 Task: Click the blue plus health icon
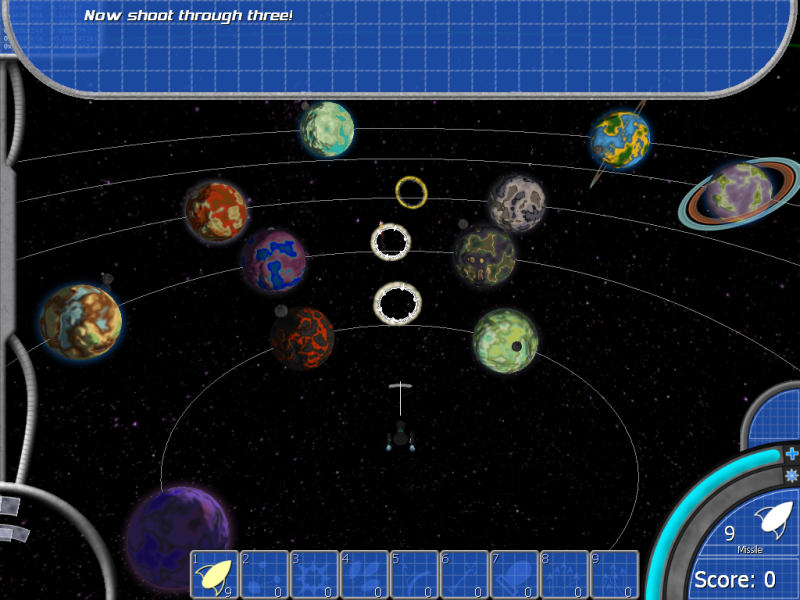click(x=791, y=453)
